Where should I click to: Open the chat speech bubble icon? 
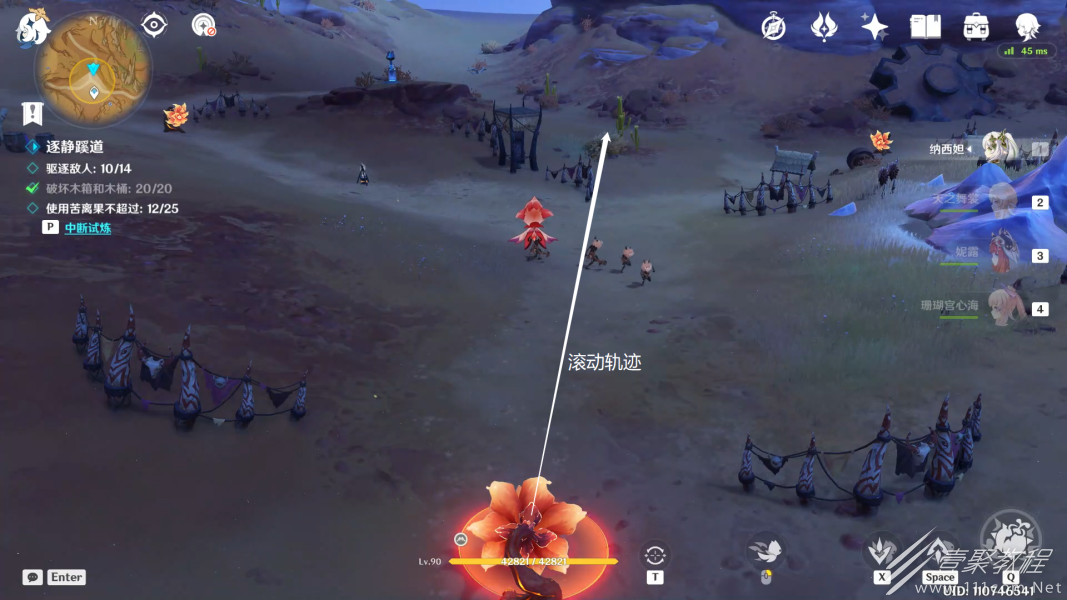click(x=33, y=577)
